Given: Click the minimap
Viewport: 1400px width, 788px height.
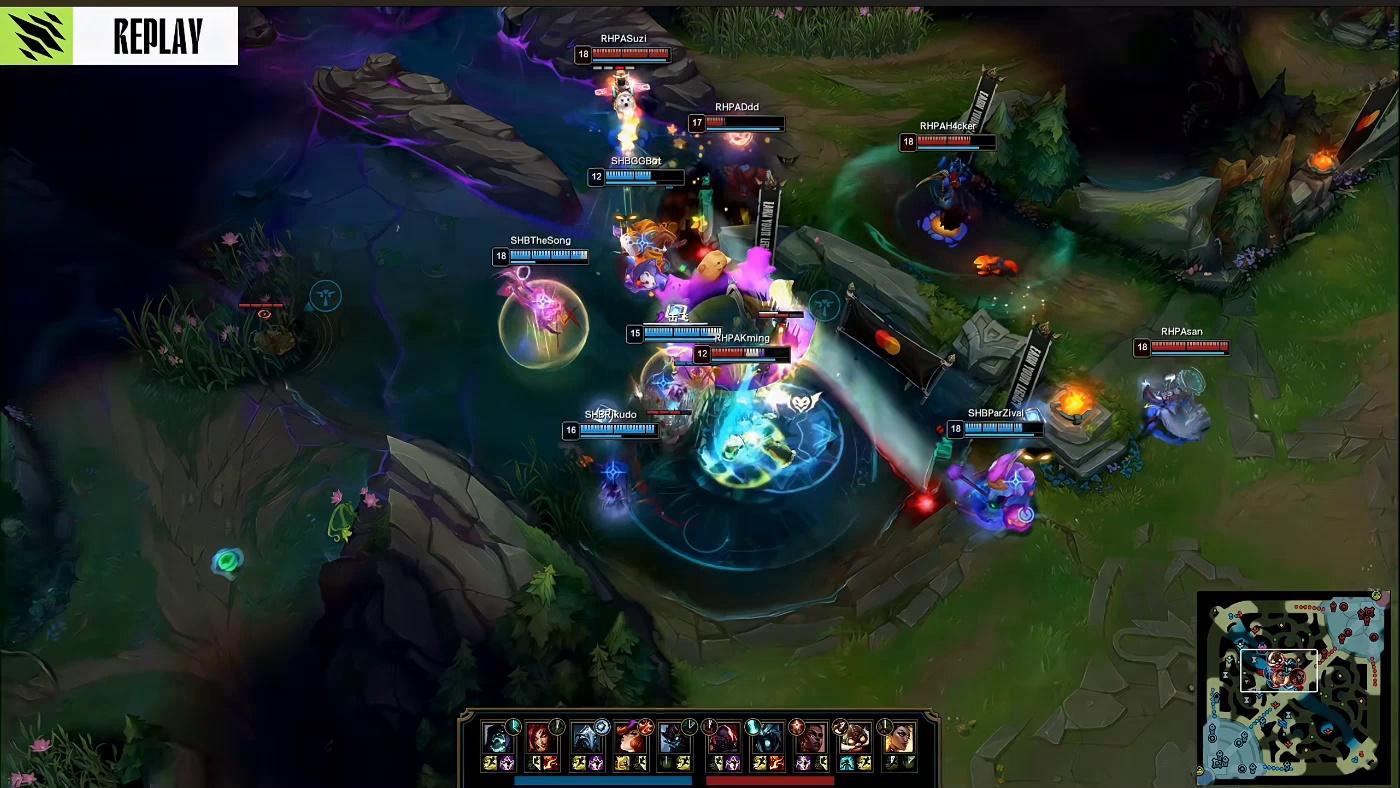Looking at the screenshot, I should [x=1293, y=688].
